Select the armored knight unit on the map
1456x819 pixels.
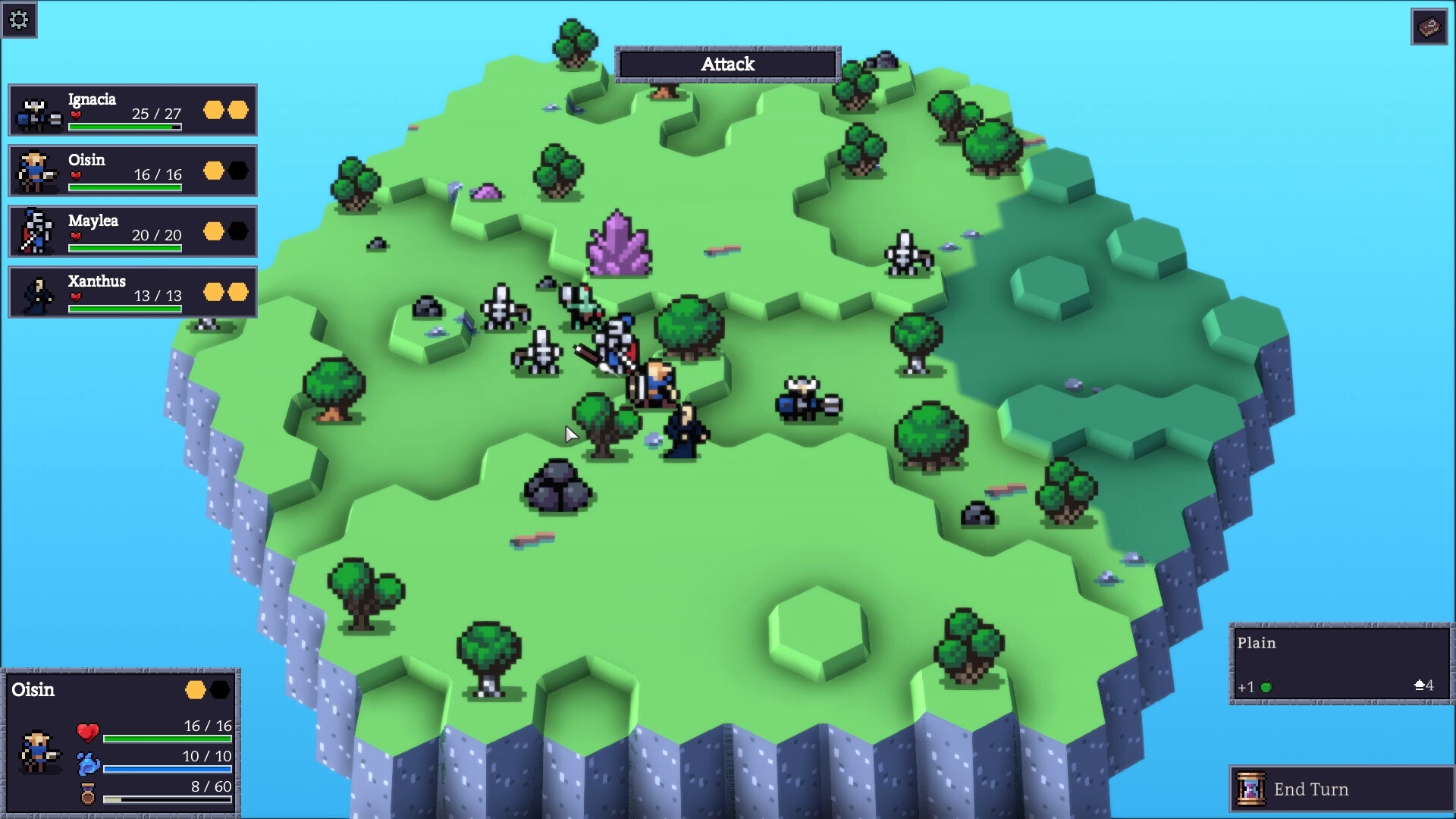pyautogui.click(x=618, y=341)
